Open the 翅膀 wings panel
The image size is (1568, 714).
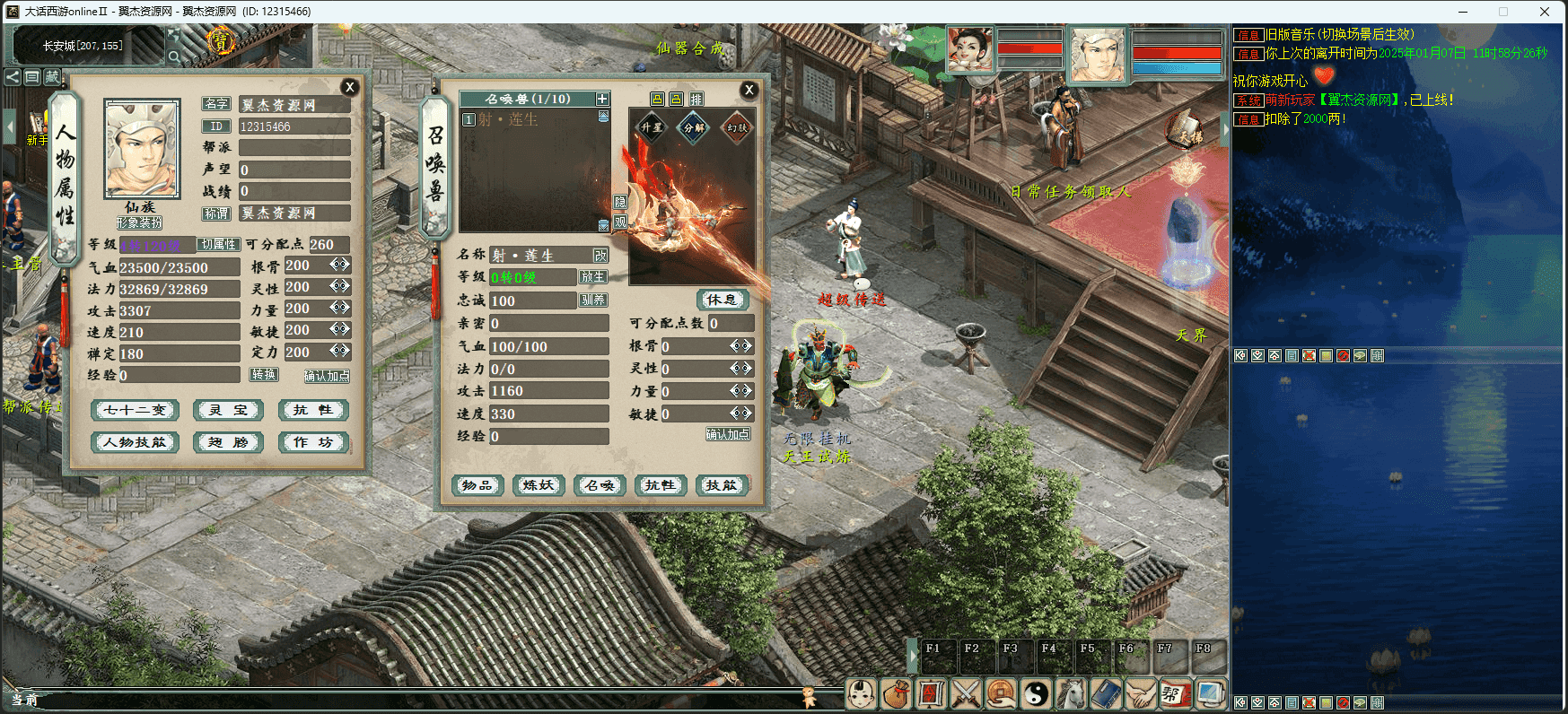coord(229,442)
